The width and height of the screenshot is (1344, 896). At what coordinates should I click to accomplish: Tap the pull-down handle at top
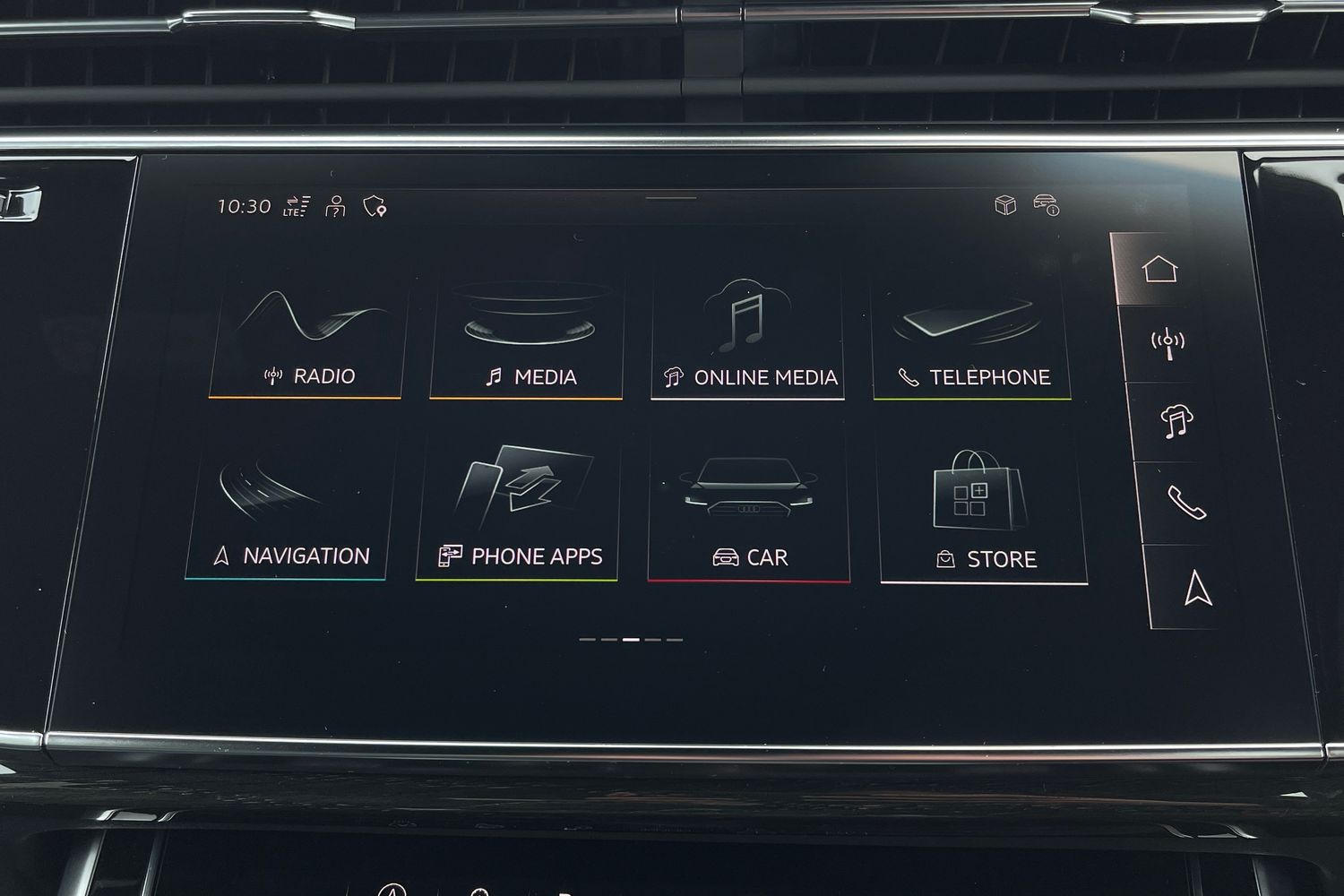671,198
